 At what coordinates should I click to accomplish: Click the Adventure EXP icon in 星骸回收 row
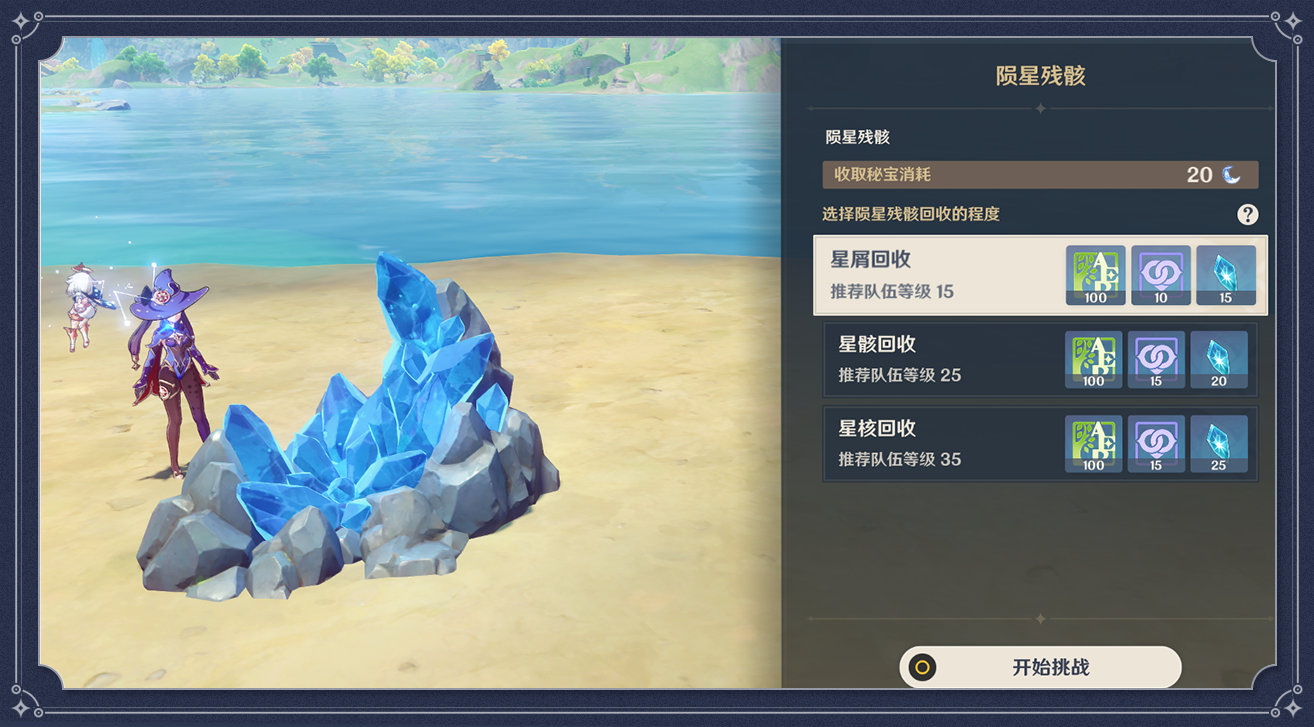click(1092, 358)
